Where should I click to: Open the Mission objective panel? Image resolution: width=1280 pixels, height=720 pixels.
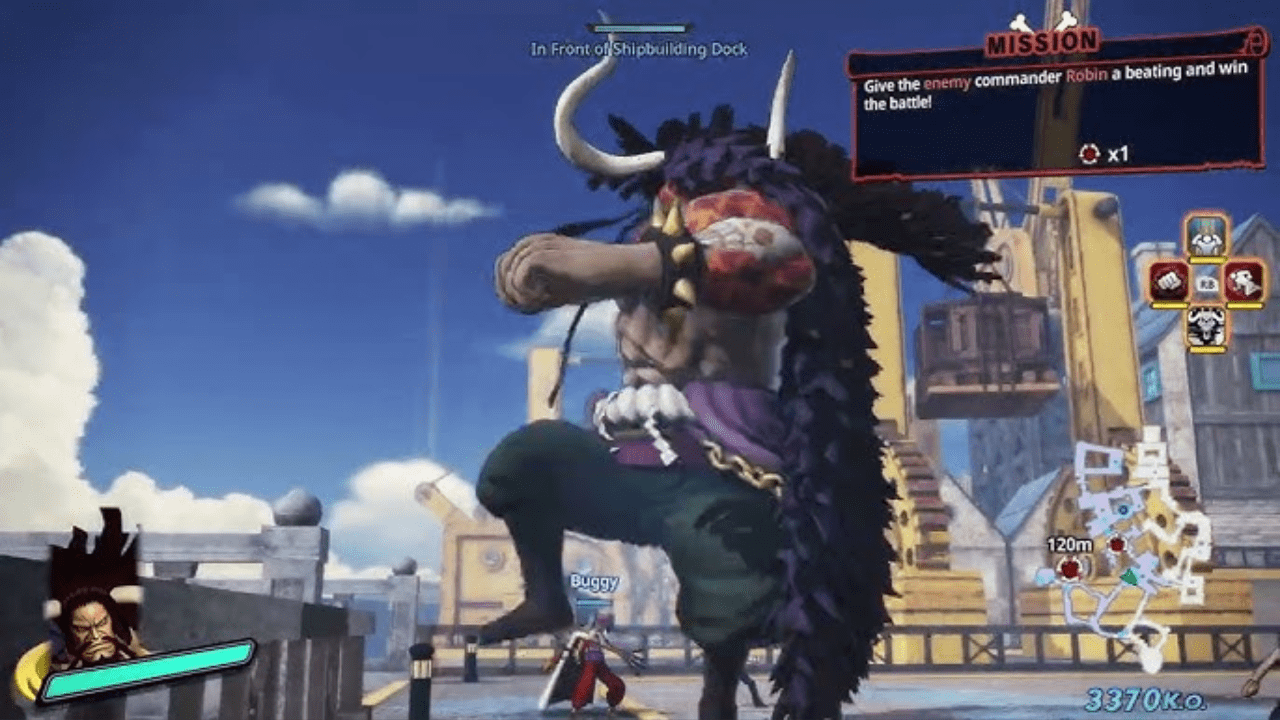coord(1054,106)
